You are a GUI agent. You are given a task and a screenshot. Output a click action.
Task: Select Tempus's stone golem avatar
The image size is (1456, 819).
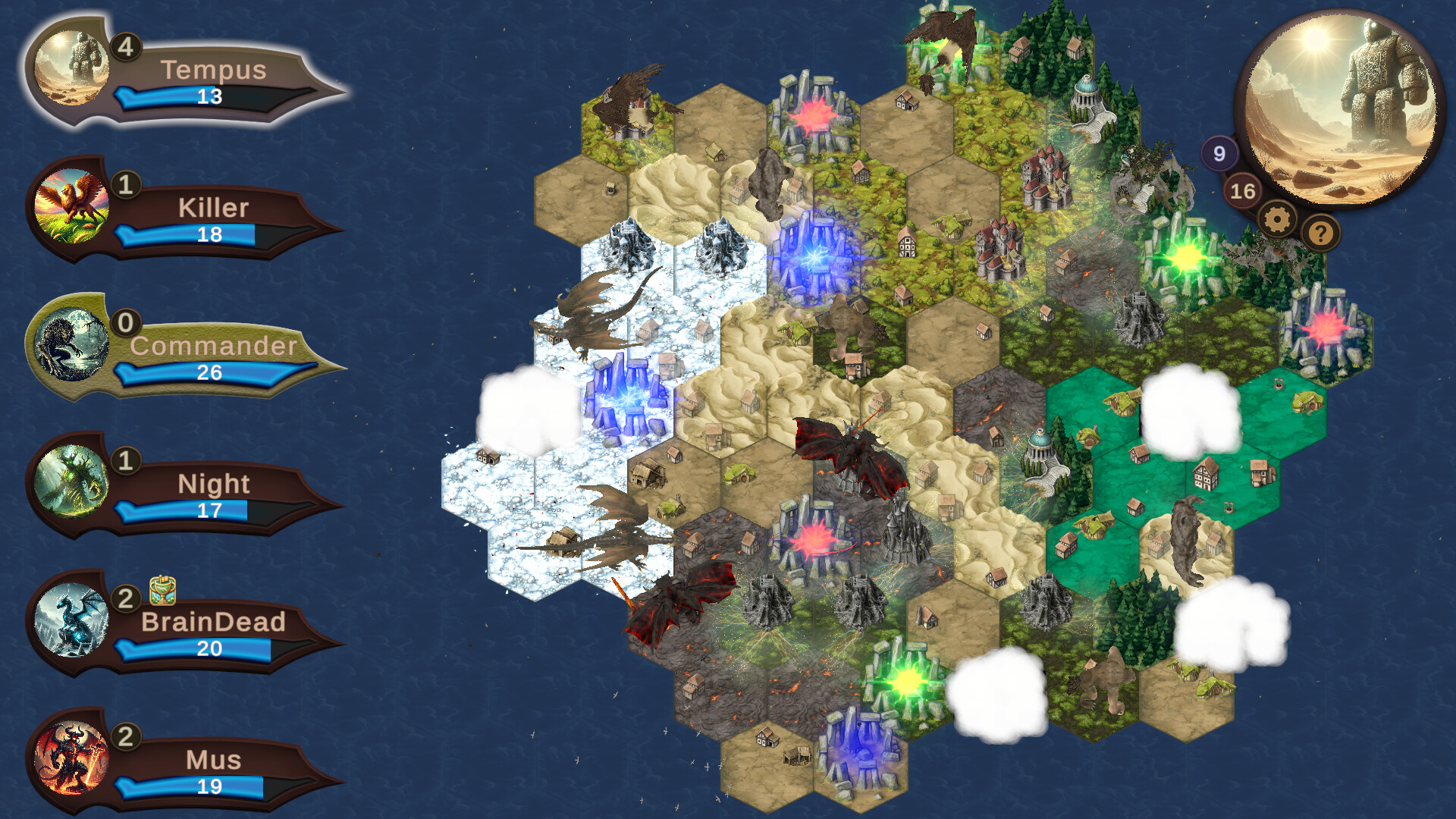[x=74, y=67]
